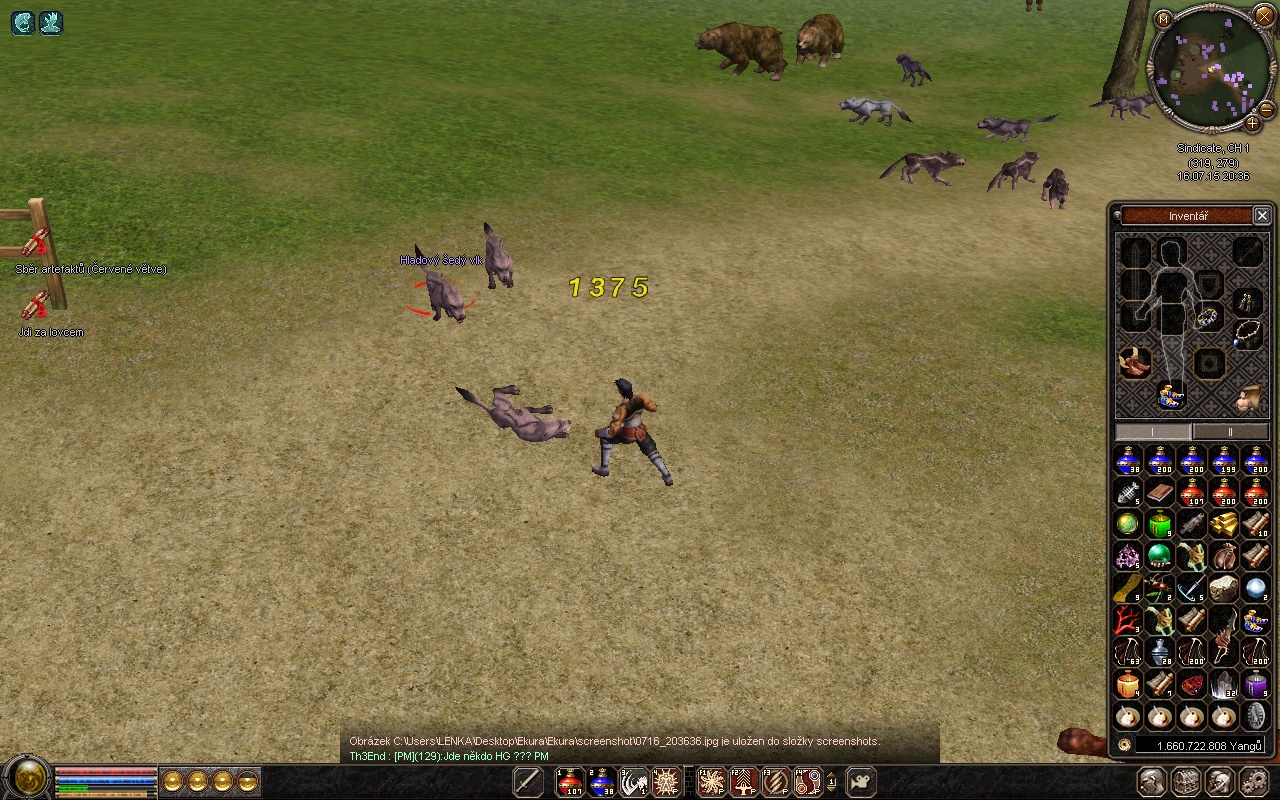This screenshot has width=1280, height=800.
Task: Select the red coral item in inventory
Action: click(1128, 620)
